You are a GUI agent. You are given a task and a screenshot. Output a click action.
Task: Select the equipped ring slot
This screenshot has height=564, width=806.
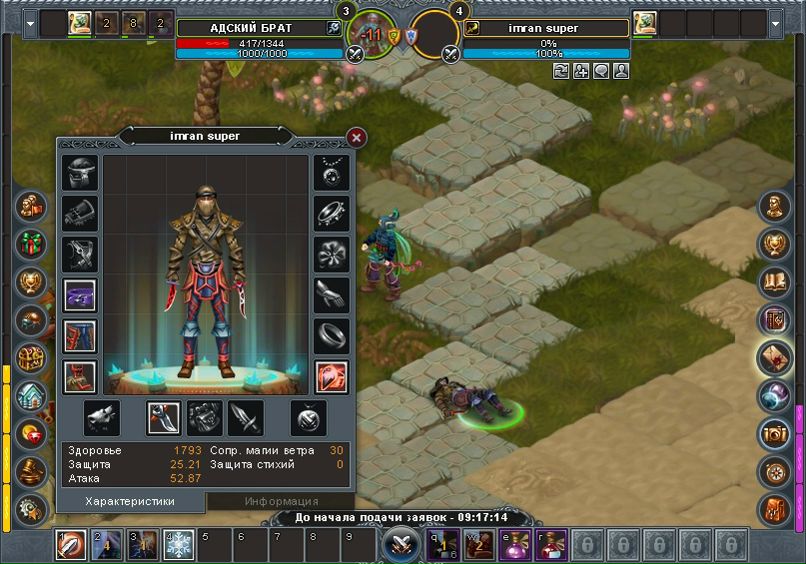pyautogui.click(x=331, y=336)
